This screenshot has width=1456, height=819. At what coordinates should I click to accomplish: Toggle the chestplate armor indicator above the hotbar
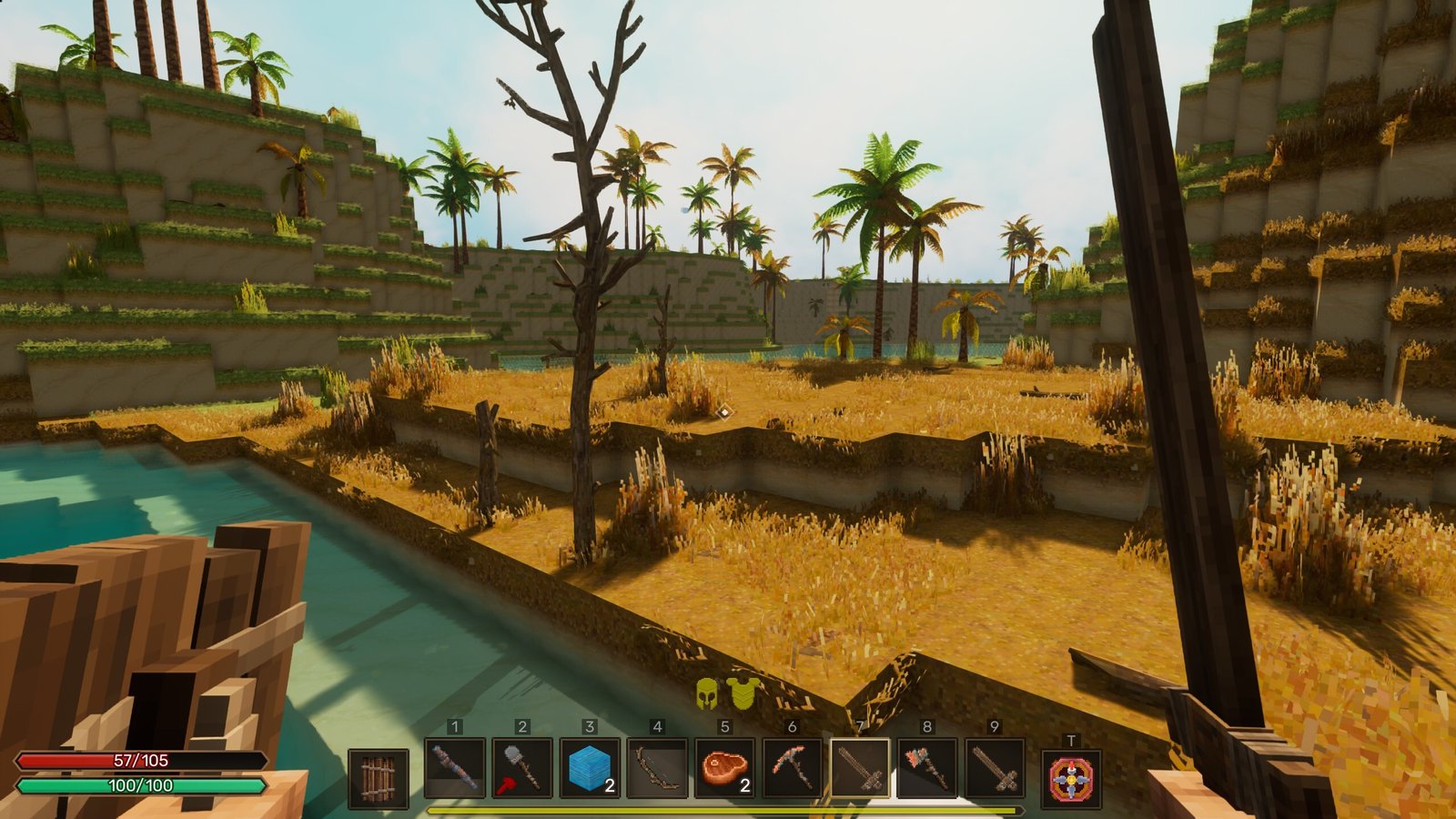click(x=742, y=693)
